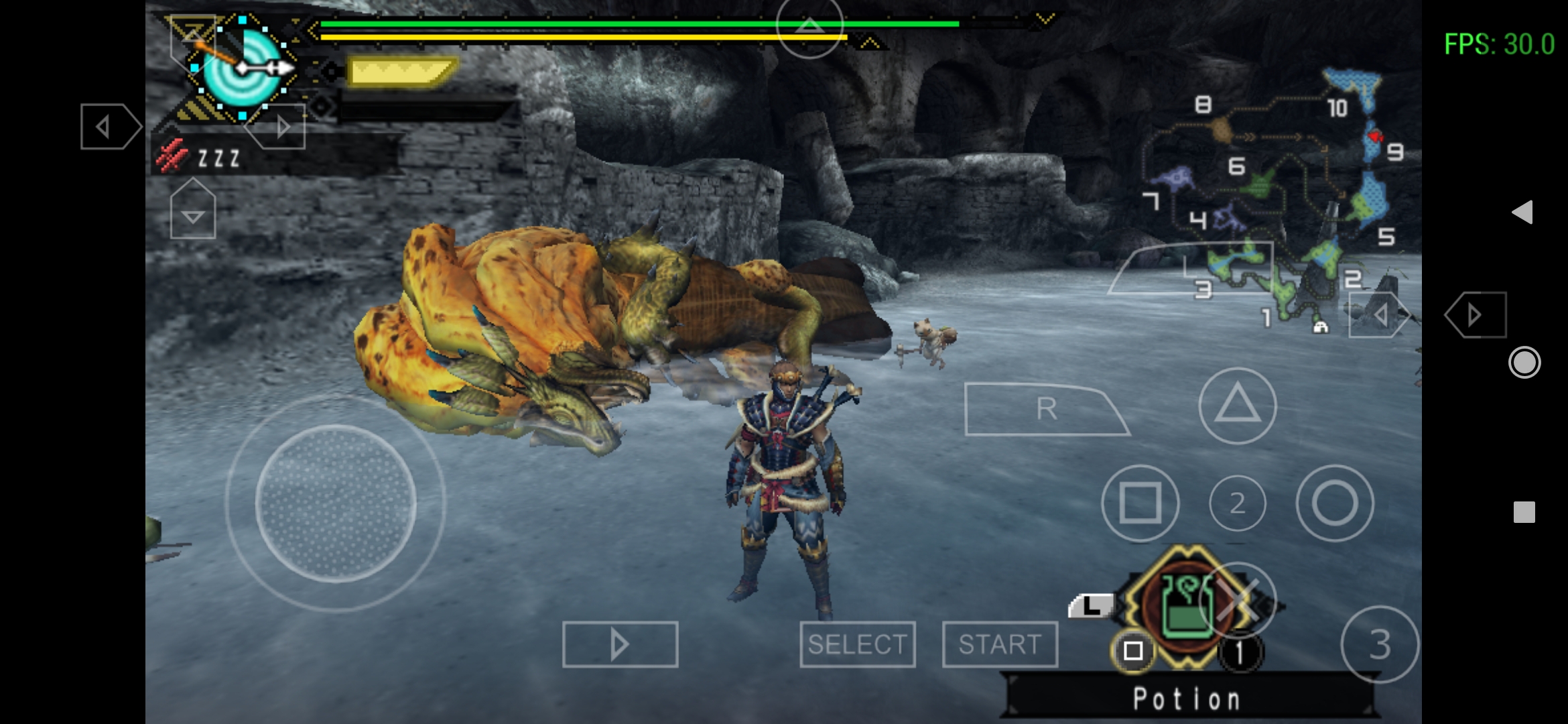1568x724 pixels.
Task: Tap the combo button labeled 3
Action: [1379, 644]
